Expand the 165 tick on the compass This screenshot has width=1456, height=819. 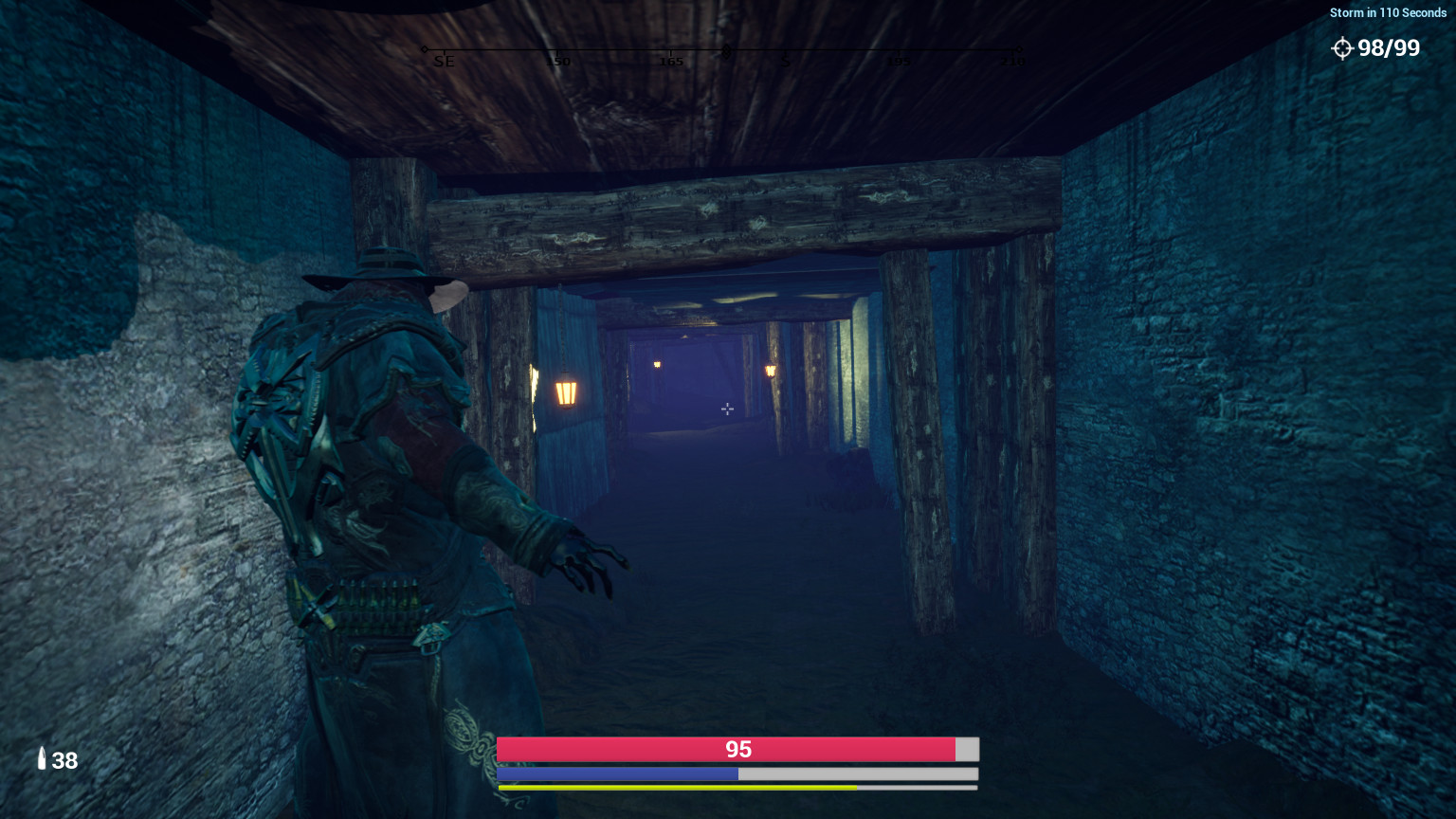(x=670, y=61)
